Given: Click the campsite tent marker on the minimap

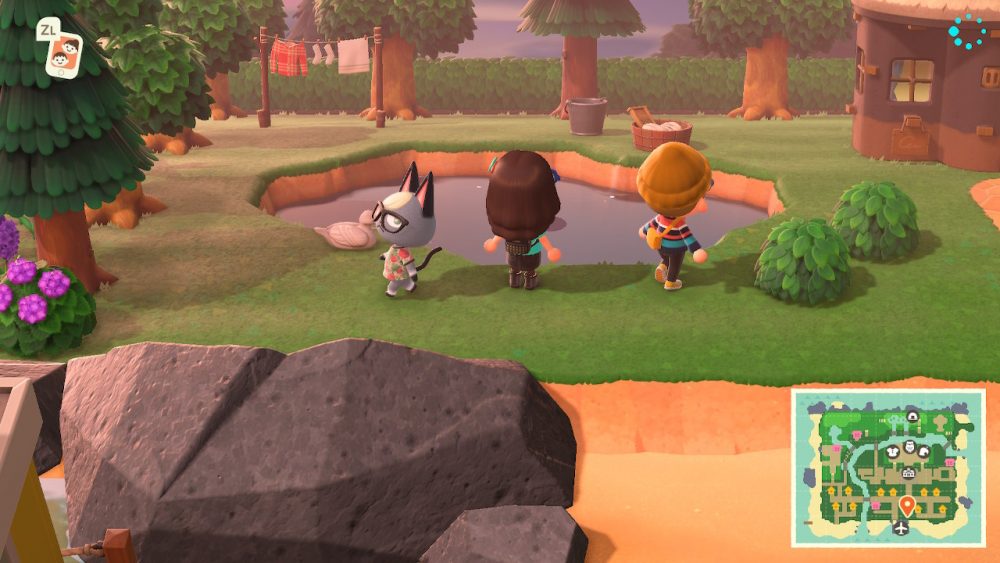Looking at the screenshot, I should (x=912, y=416).
